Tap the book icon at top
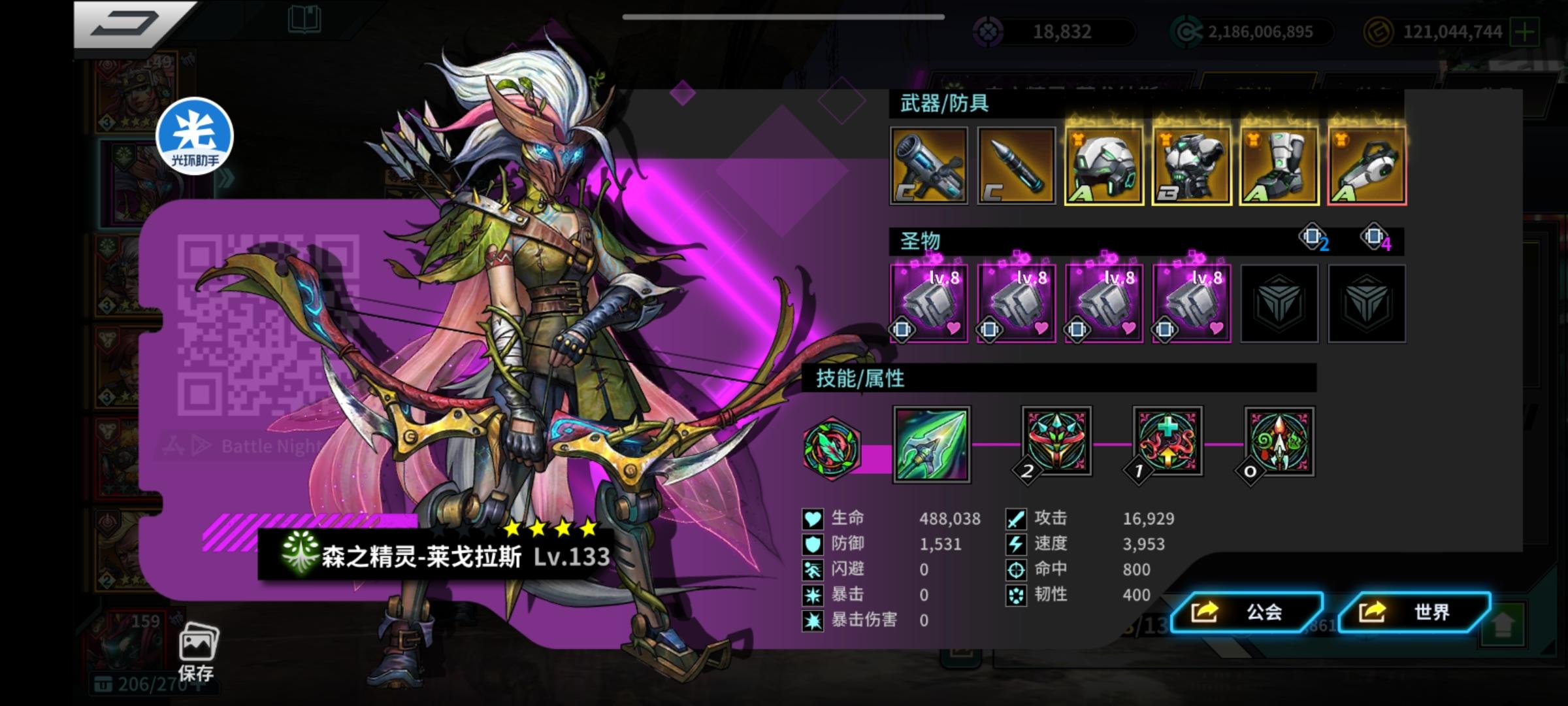Image resolution: width=1568 pixels, height=706 pixels. tap(304, 20)
